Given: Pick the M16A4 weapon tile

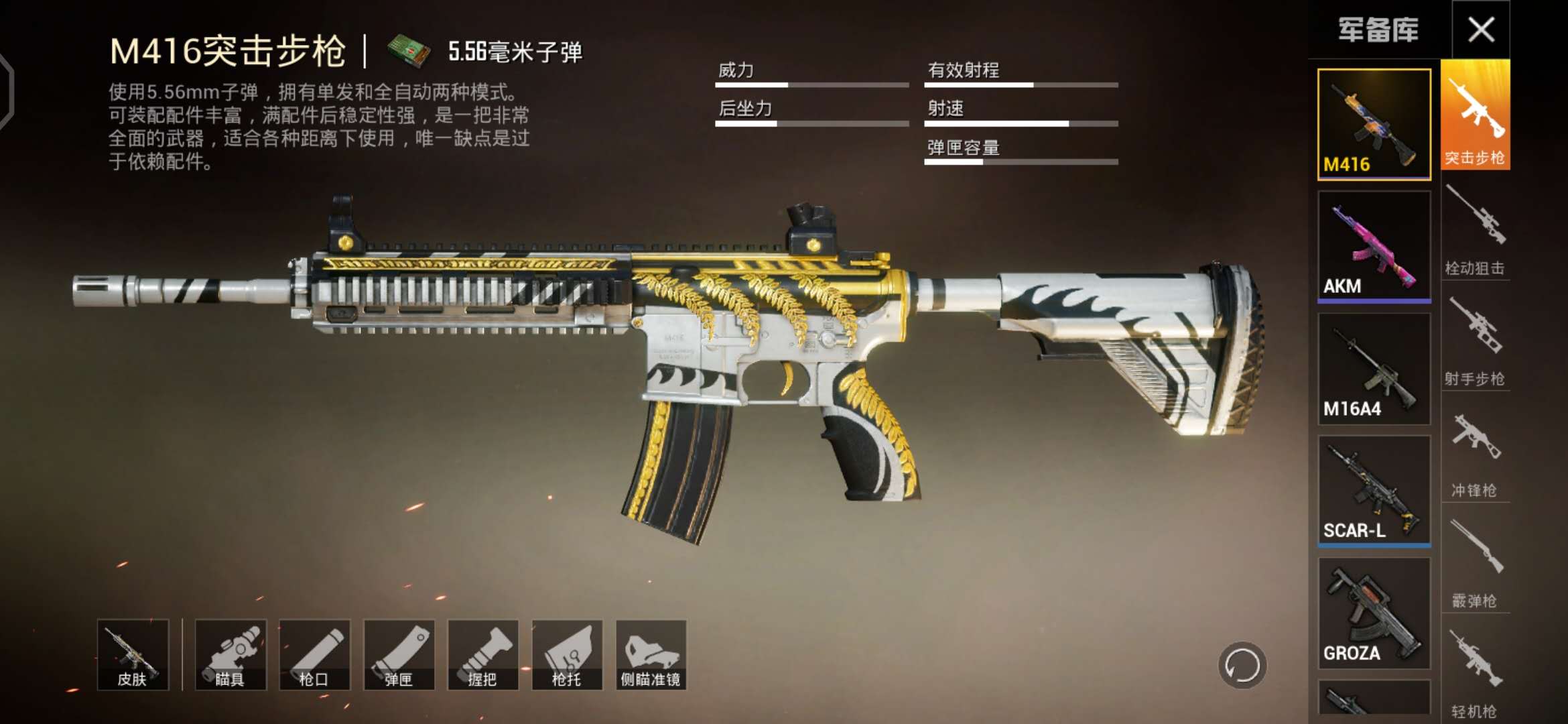Looking at the screenshot, I should pos(1374,369).
